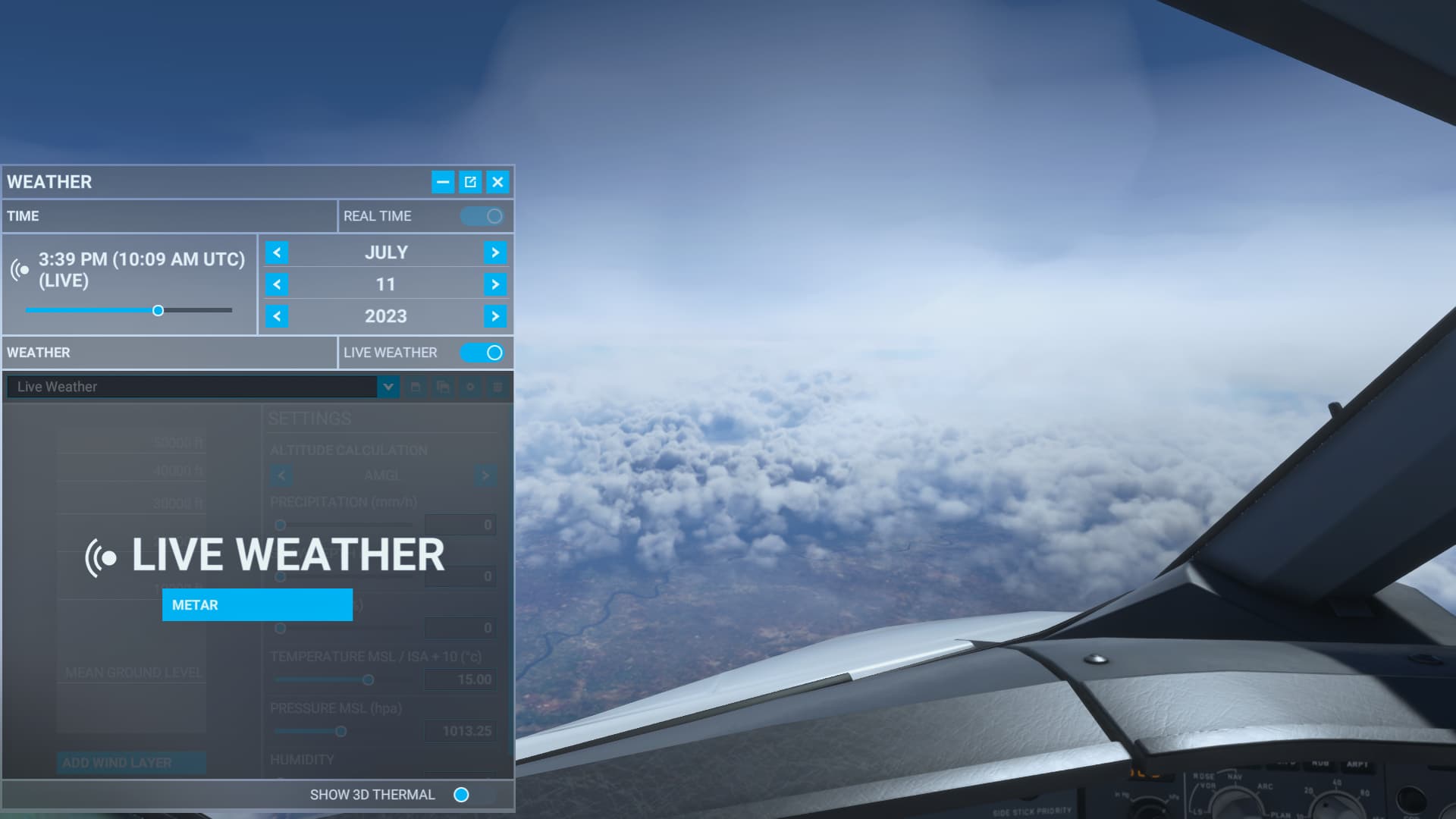Enable the Real Time toggle

click(484, 216)
